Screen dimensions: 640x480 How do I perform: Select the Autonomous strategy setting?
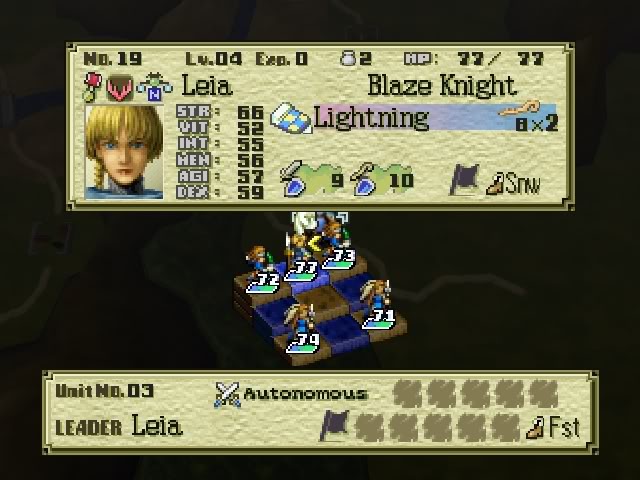292,393
